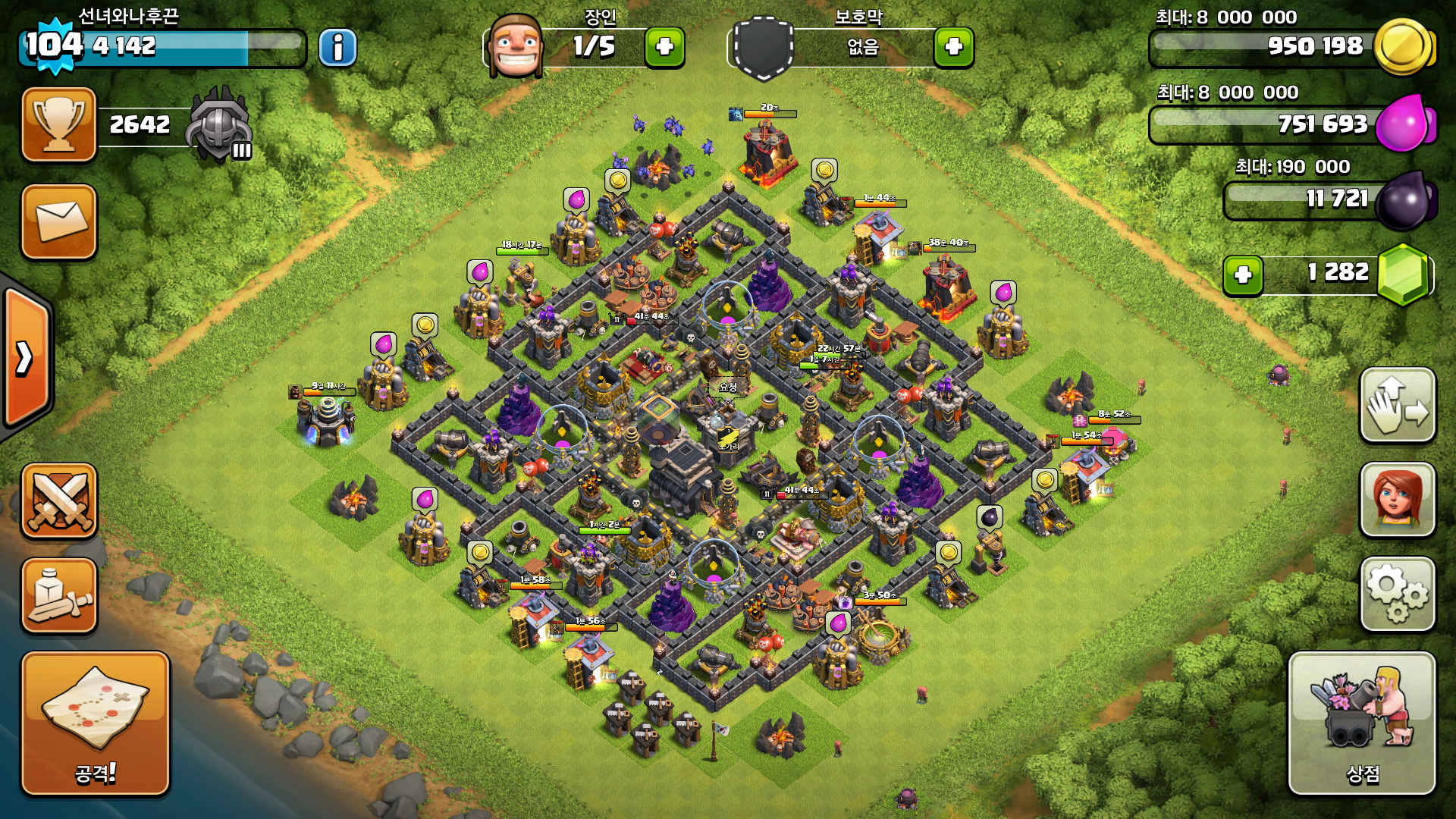Viewport: 1456px width, 819px height.
Task: Open the crossed swords battle log
Action: point(59,500)
